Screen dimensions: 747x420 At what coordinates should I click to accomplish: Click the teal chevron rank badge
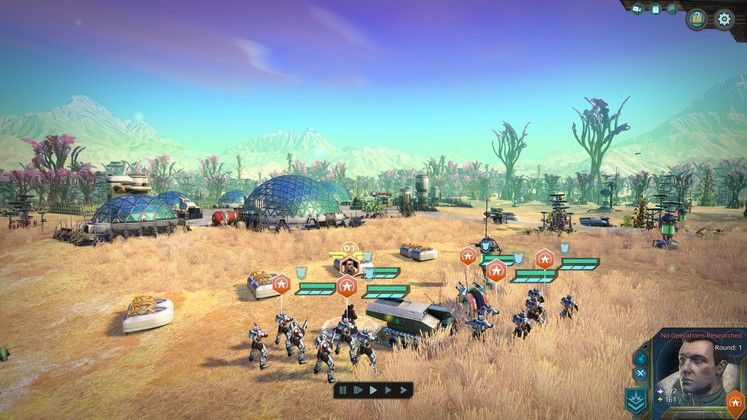coord(635,401)
